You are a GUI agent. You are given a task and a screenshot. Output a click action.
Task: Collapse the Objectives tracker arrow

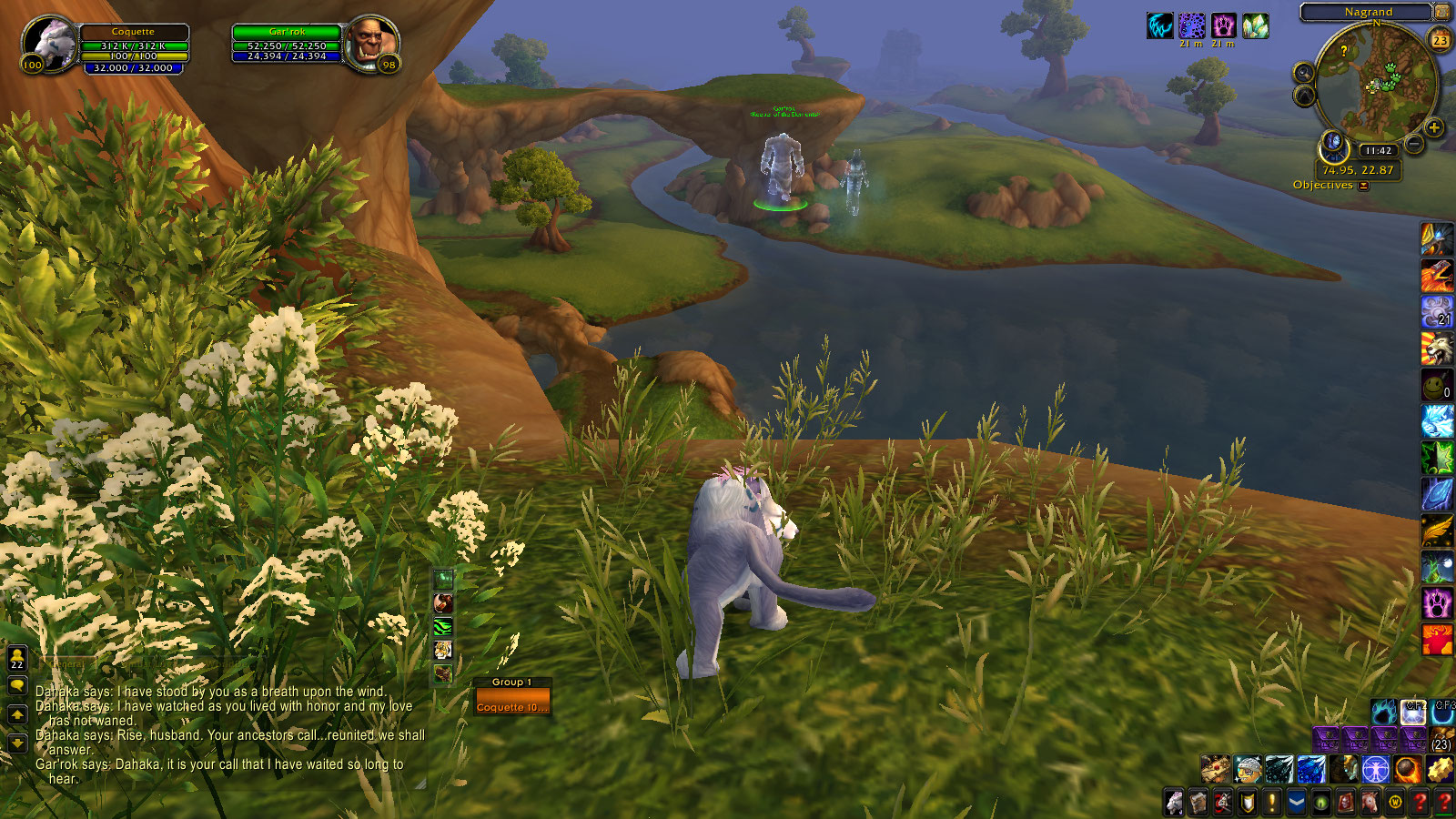pos(1363,186)
